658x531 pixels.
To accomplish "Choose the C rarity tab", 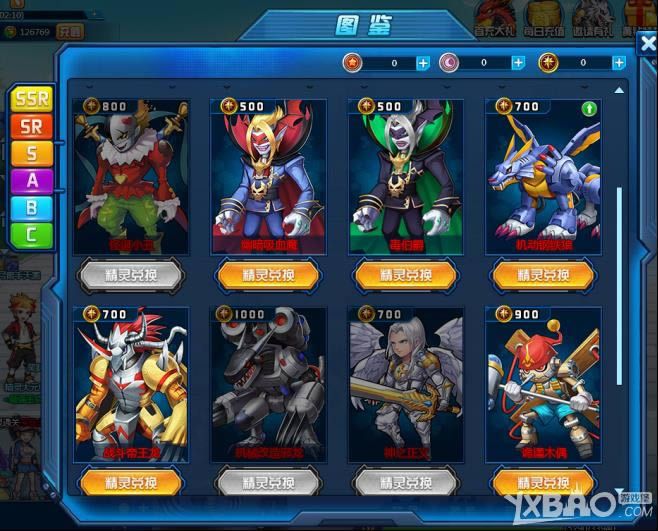I will coord(32,234).
